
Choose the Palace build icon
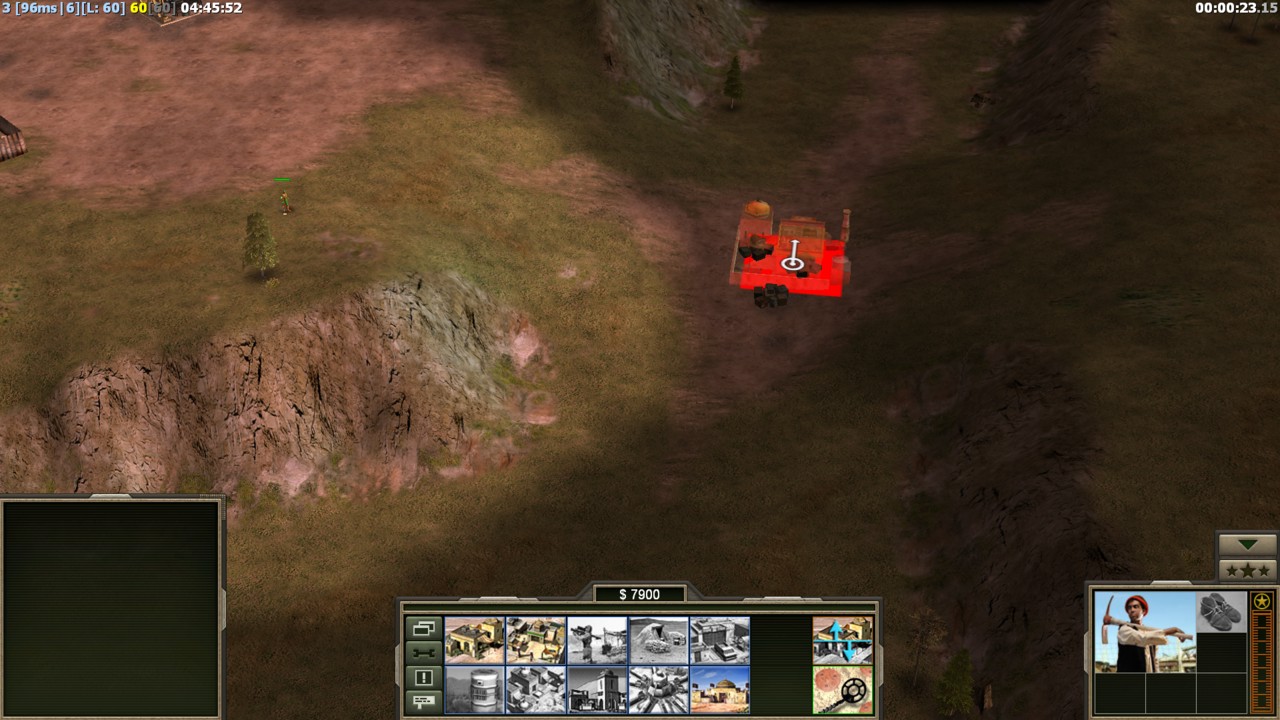[536, 690]
